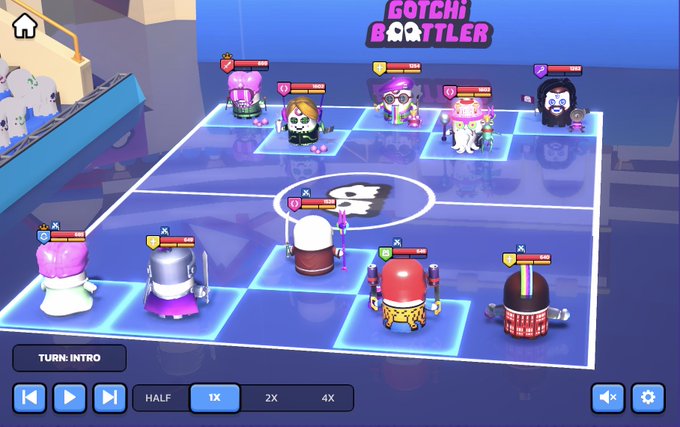Open the gear settings menu
This screenshot has width=680, height=427.
click(648, 398)
